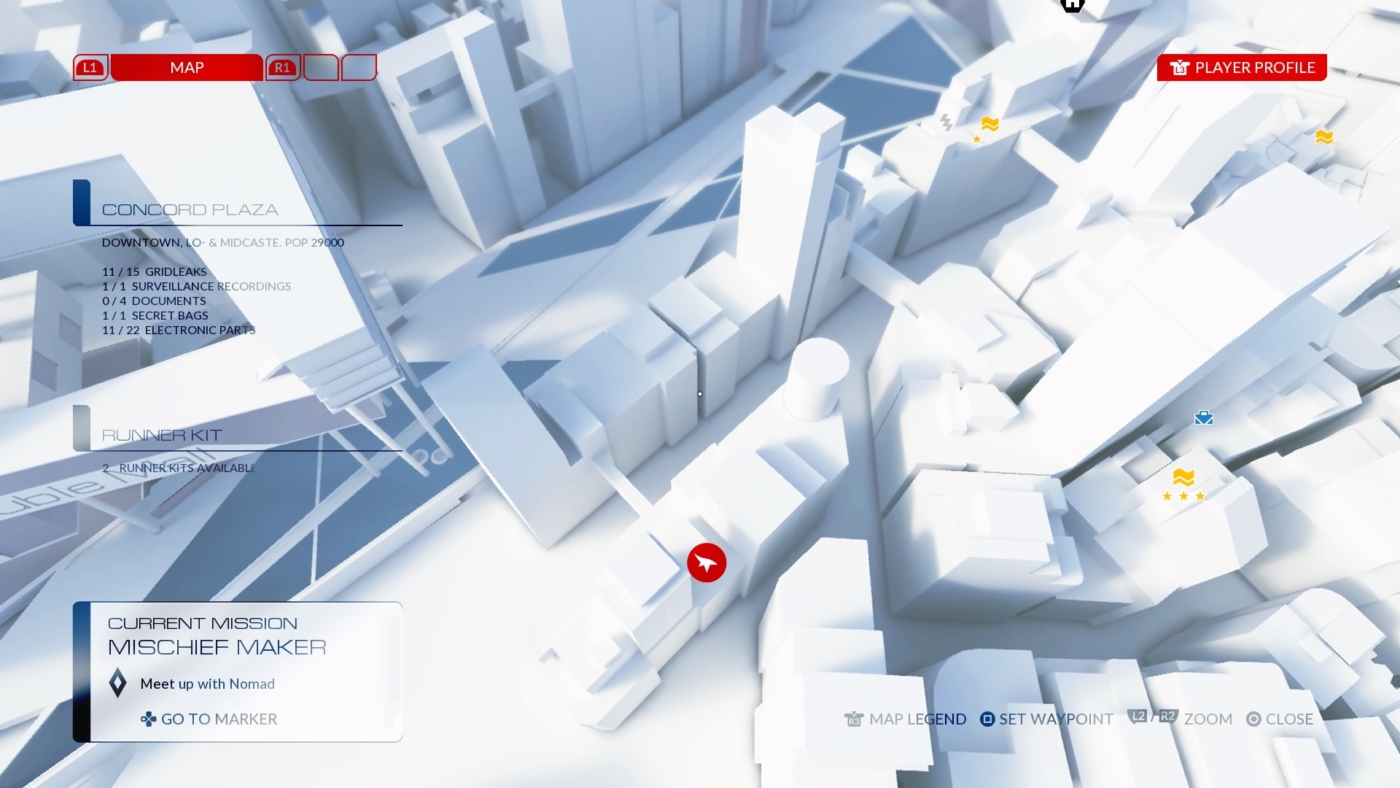This screenshot has width=1400, height=788.
Task: Click the CONCORD PLAZA district heading
Action: tap(190, 209)
